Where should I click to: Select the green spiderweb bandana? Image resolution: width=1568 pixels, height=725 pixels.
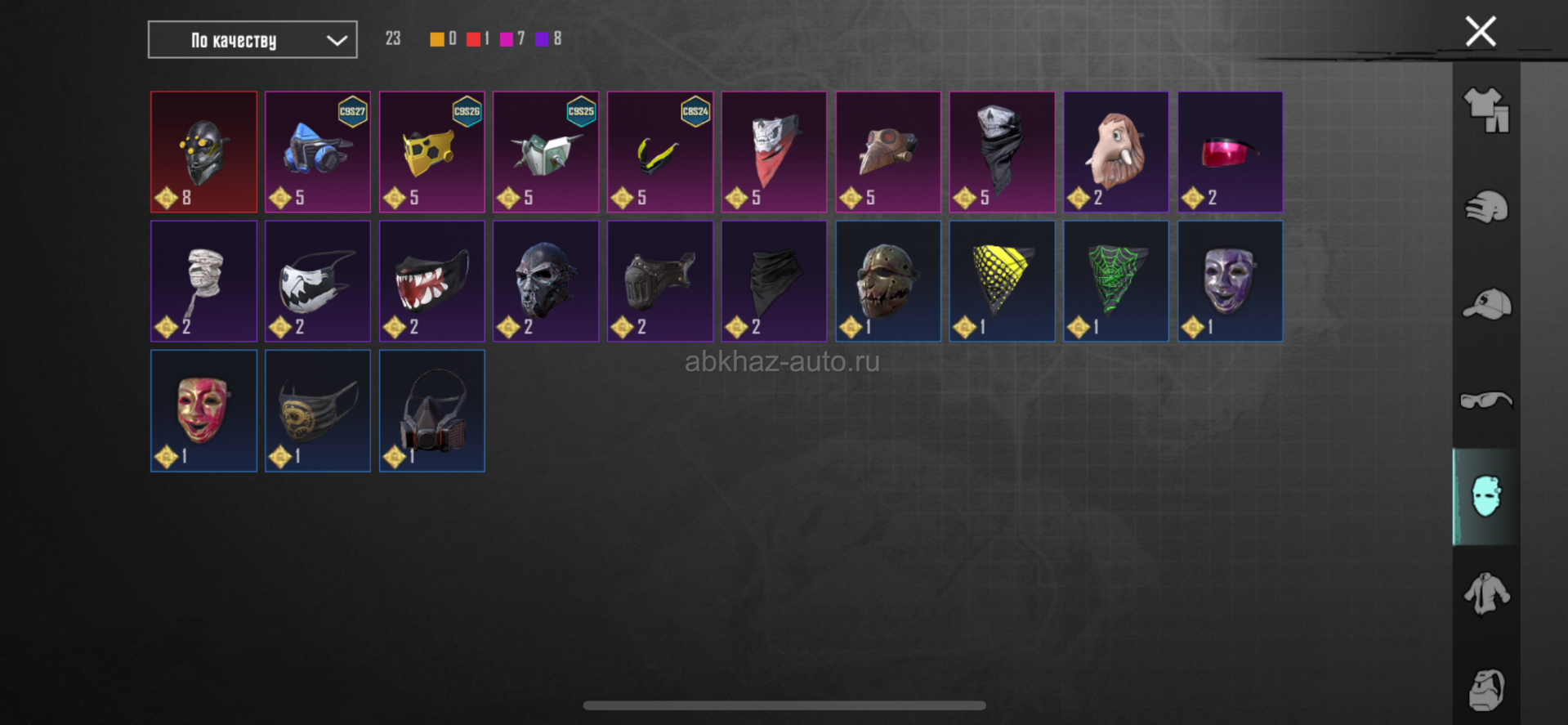(1116, 281)
